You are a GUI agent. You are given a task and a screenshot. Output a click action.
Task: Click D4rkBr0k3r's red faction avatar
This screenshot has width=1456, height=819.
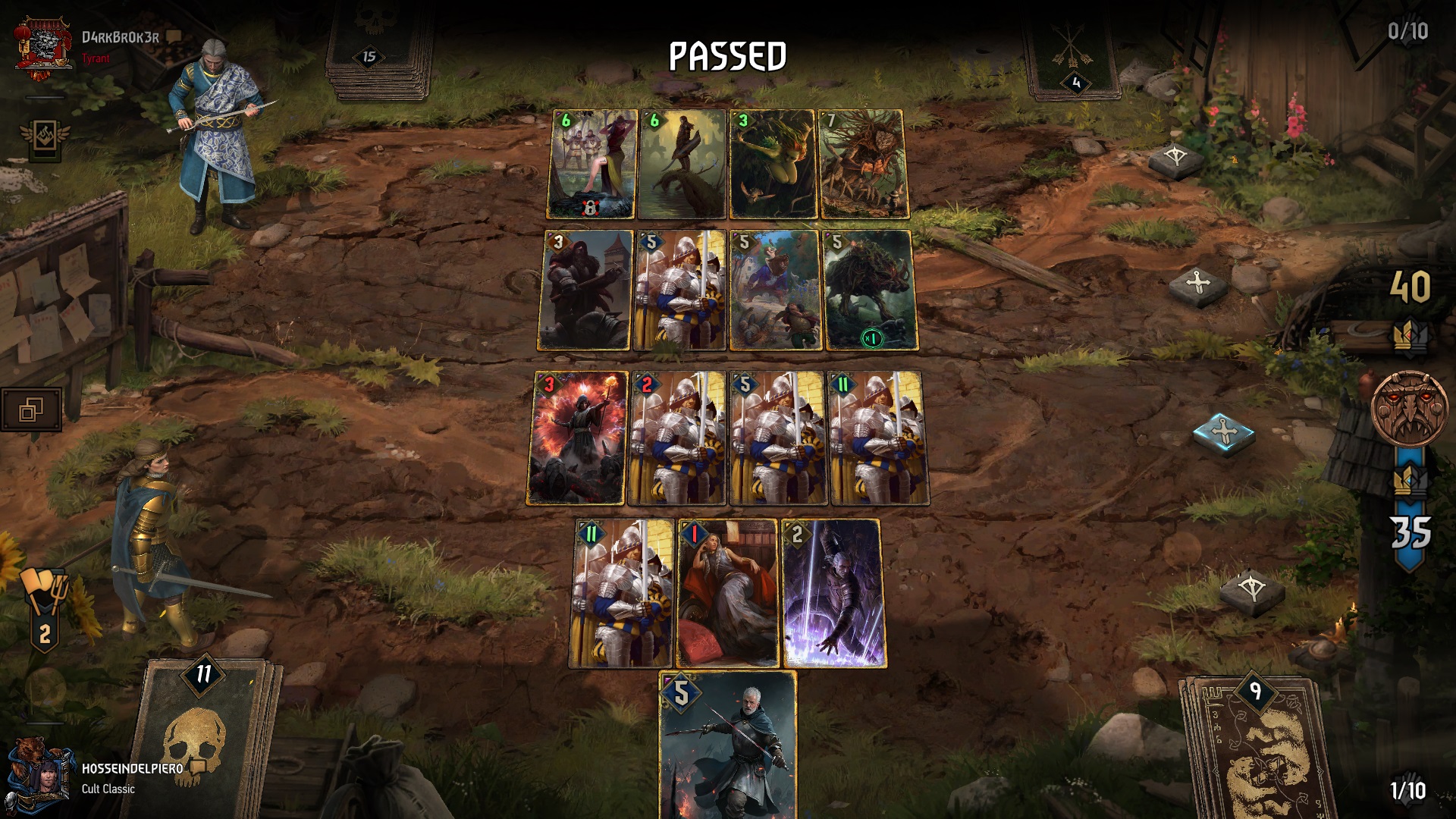click(x=42, y=43)
